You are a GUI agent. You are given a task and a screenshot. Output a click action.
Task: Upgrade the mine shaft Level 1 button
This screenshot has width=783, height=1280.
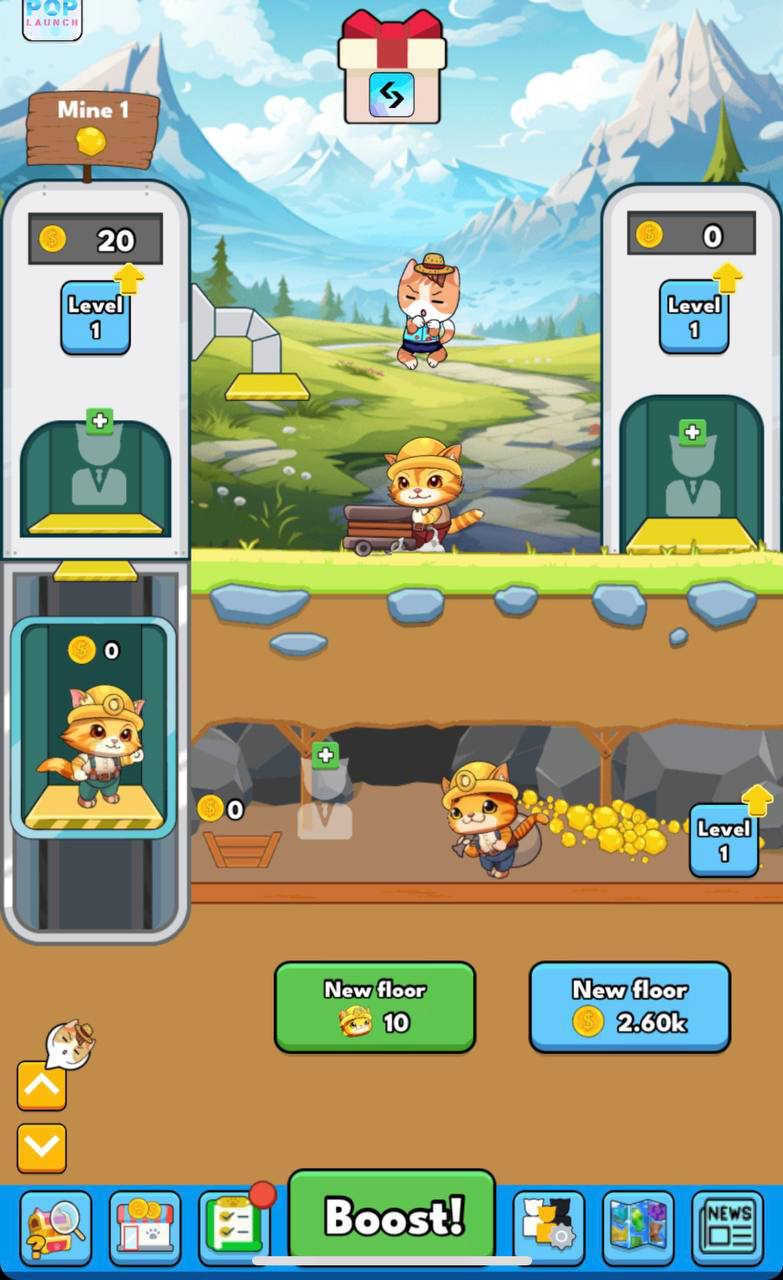723,840
